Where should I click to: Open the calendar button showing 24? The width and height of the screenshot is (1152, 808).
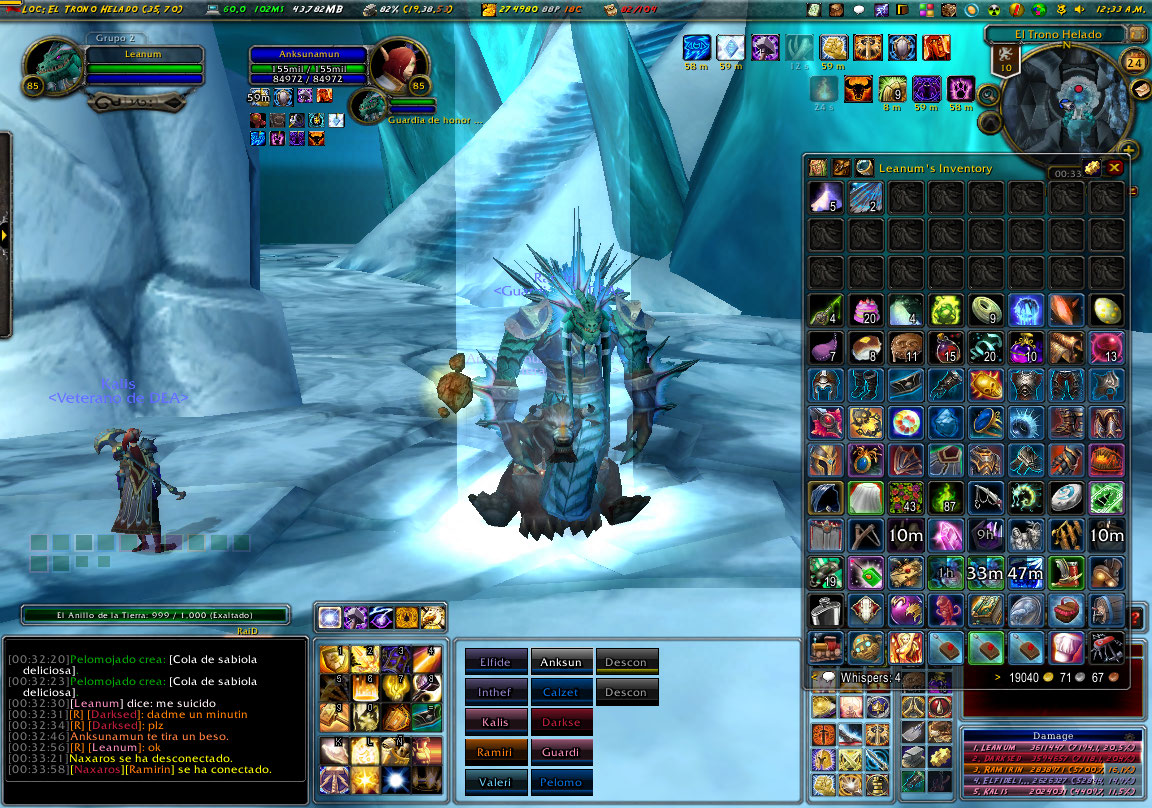point(1135,62)
